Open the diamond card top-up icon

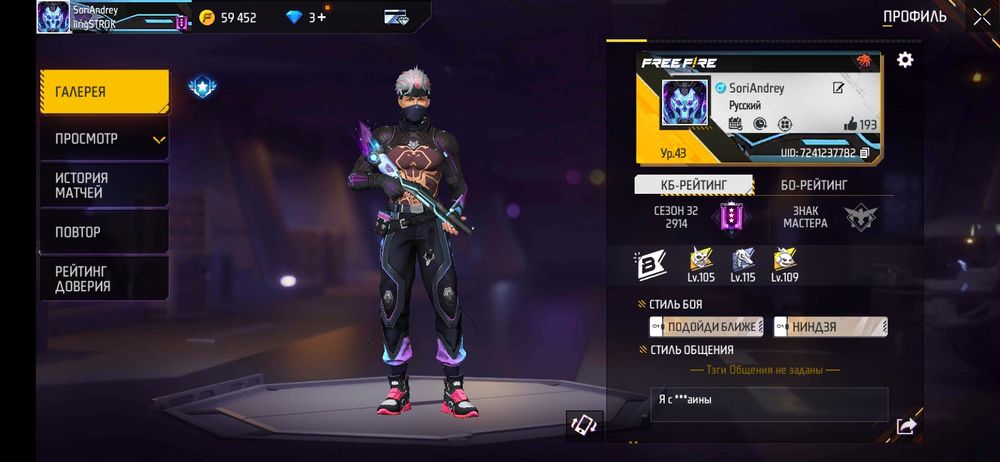[396, 17]
